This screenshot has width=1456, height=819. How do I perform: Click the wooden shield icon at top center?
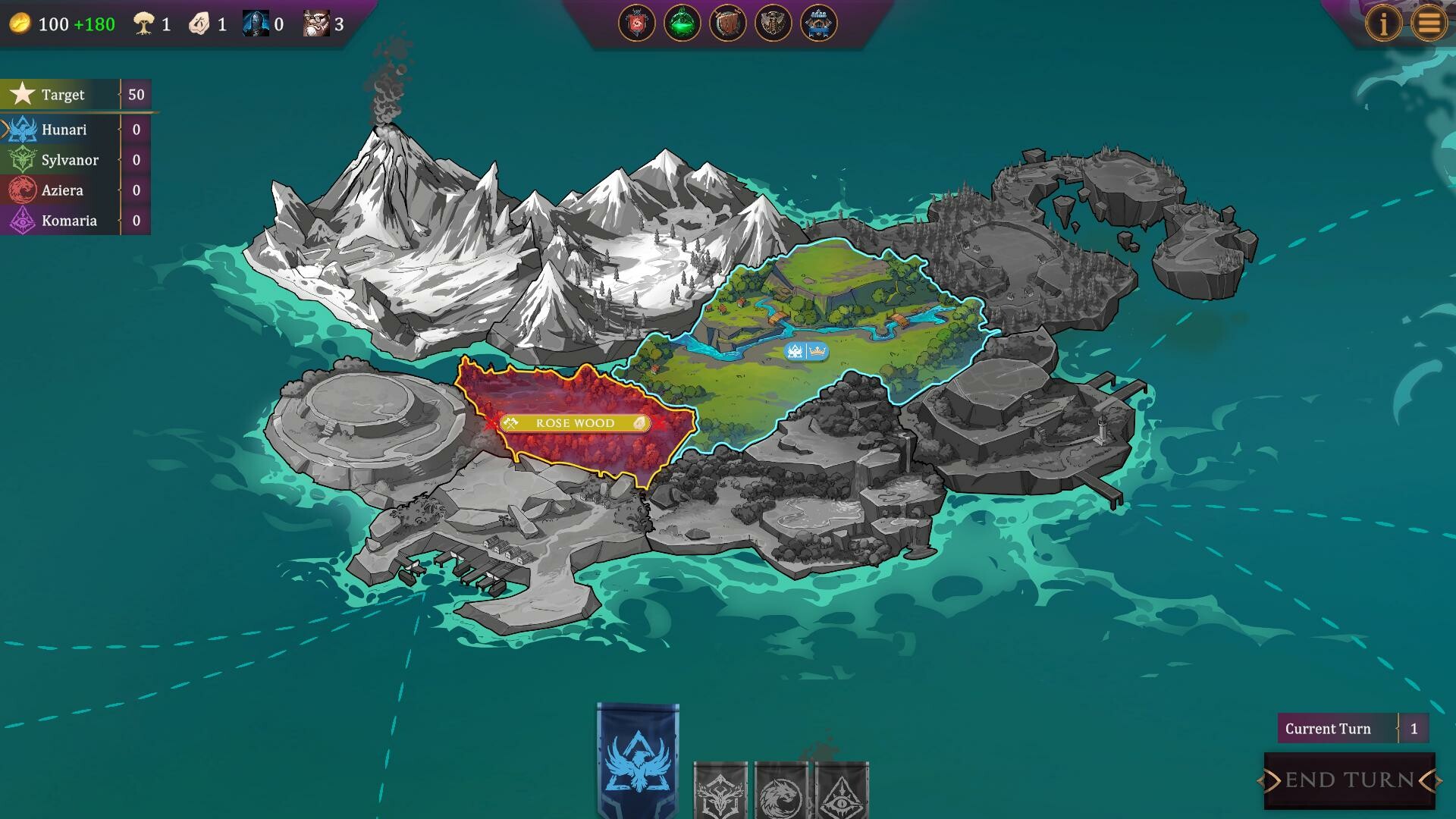[726, 22]
